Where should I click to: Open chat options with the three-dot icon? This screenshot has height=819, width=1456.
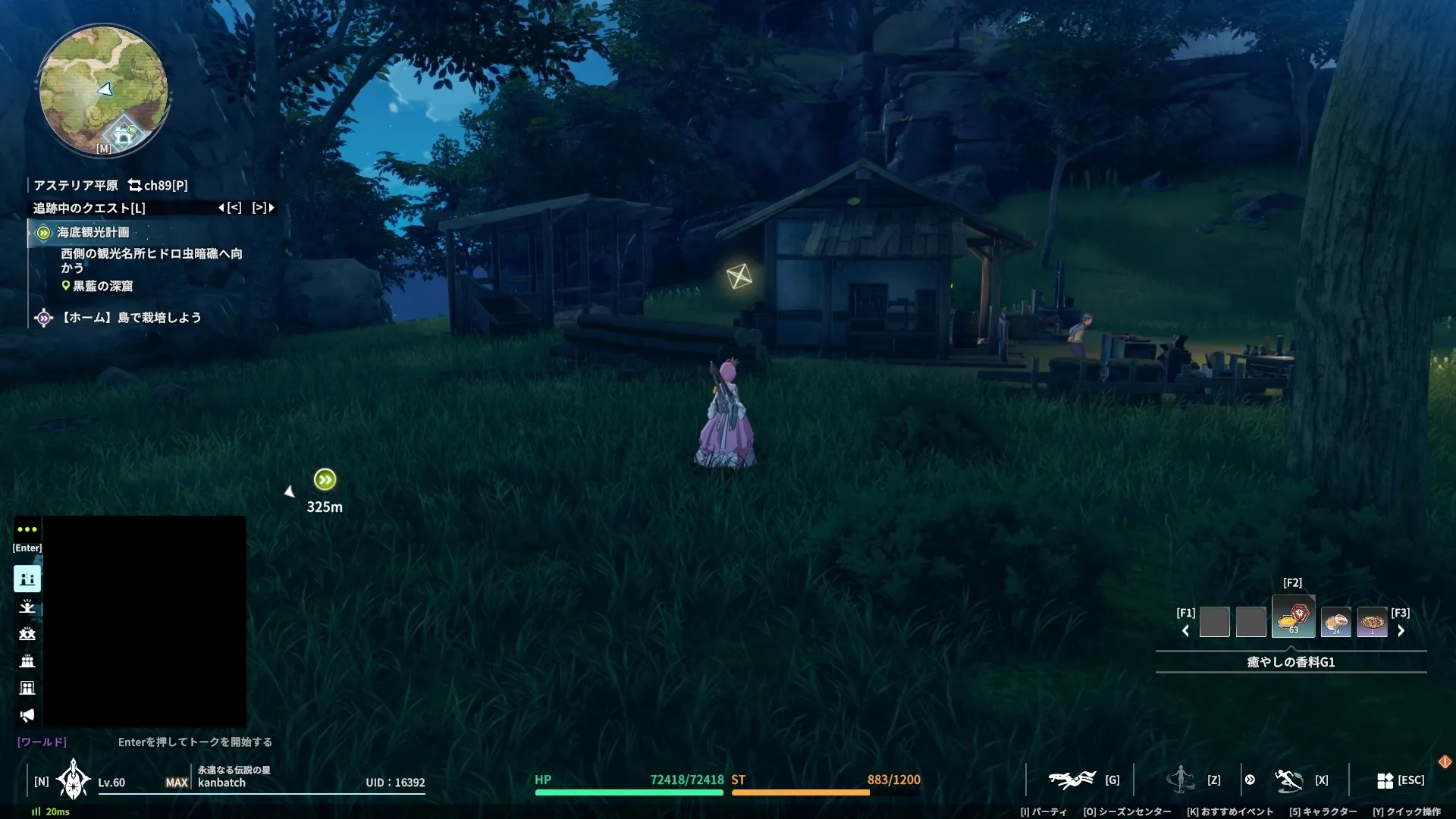pos(27,529)
